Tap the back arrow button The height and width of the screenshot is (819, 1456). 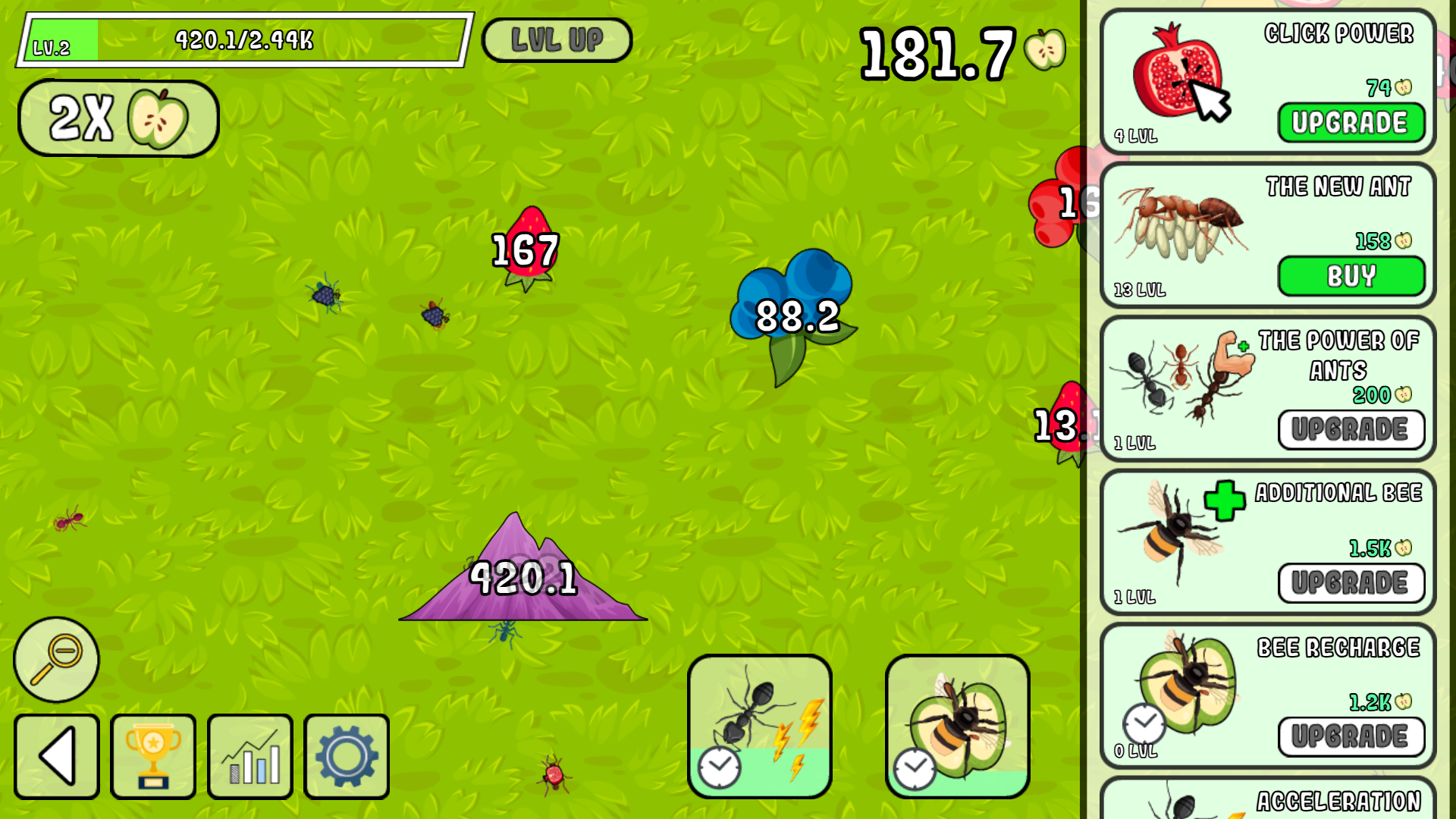pos(56,757)
